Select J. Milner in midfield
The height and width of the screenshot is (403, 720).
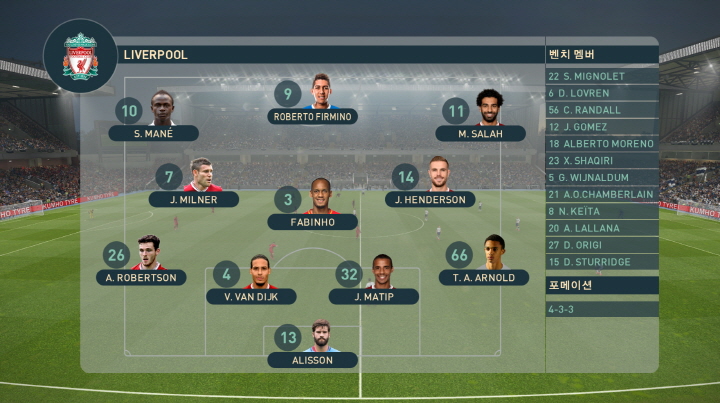tap(194, 199)
